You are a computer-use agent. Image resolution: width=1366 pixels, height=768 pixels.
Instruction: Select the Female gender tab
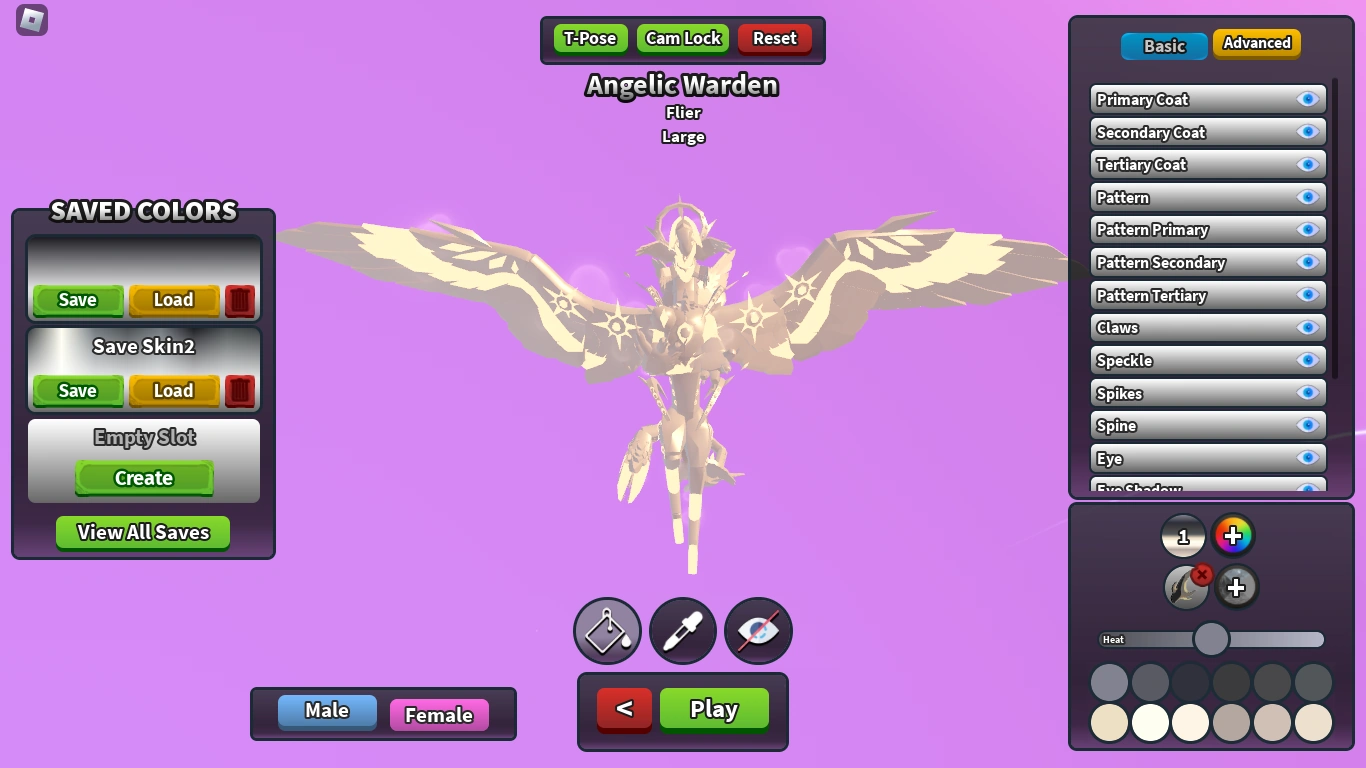click(439, 715)
